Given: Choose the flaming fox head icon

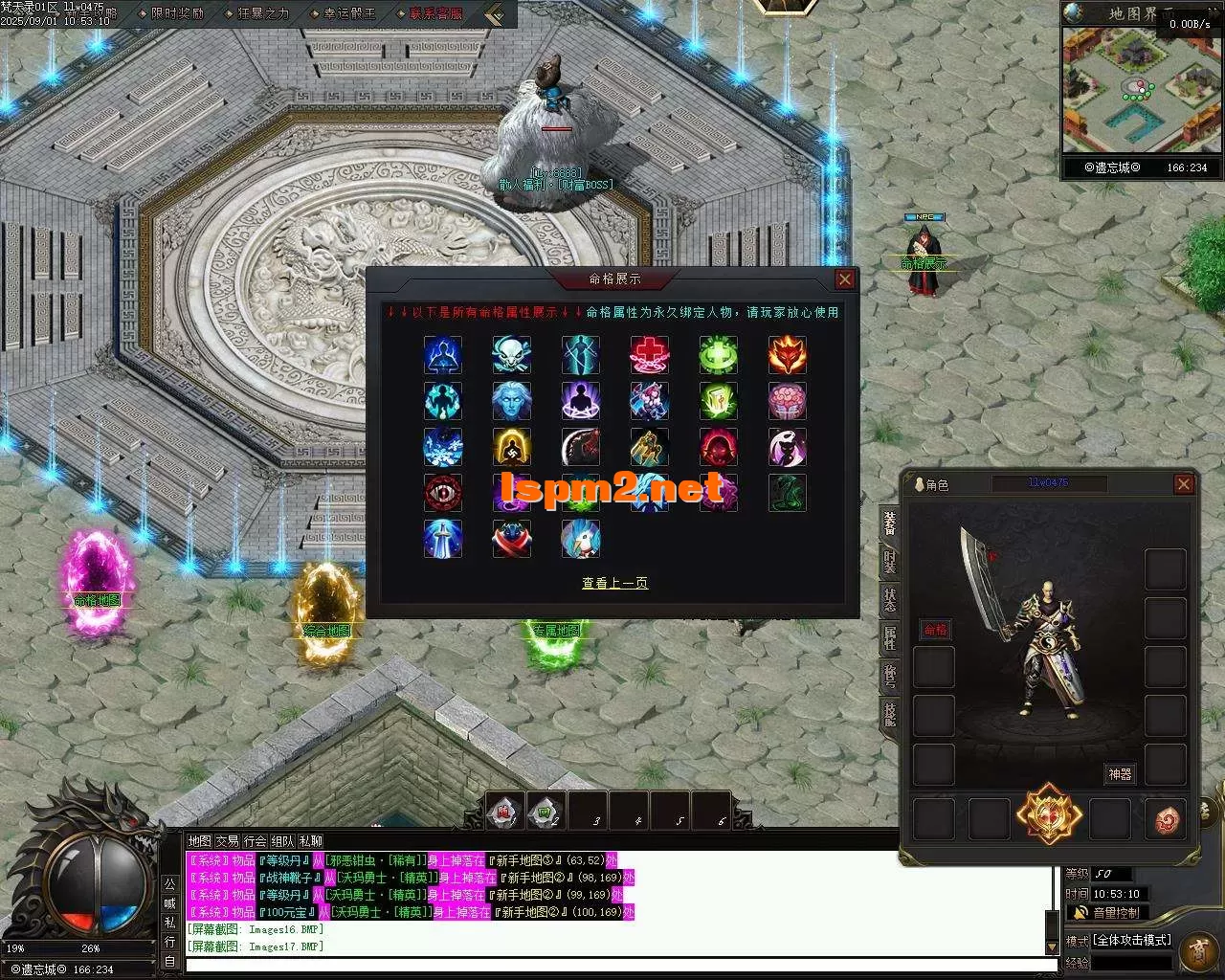Looking at the screenshot, I should click(x=787, y=355).
